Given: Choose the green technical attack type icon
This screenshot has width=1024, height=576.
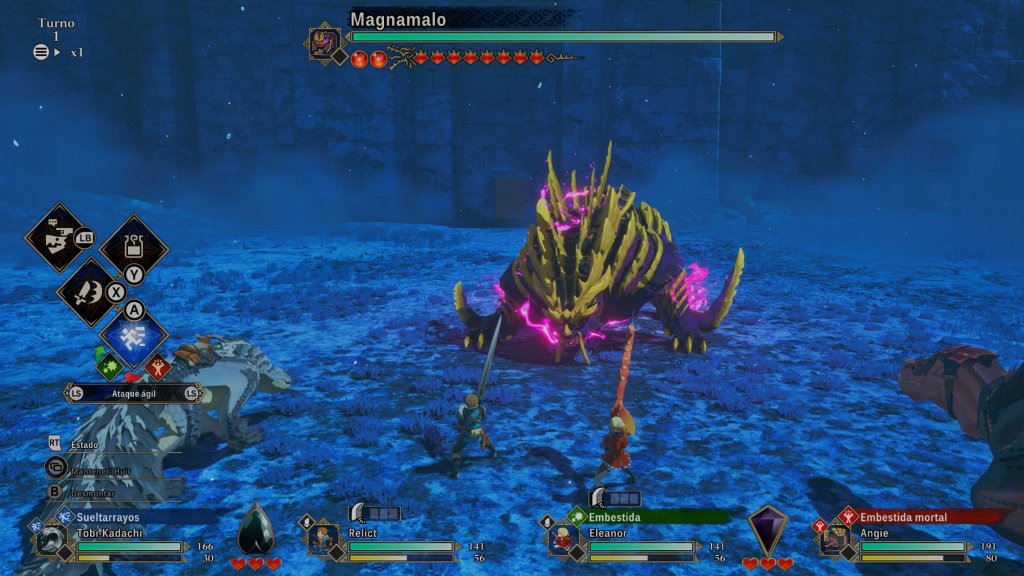Looking at the screenshot, I should tap(109, 367).
